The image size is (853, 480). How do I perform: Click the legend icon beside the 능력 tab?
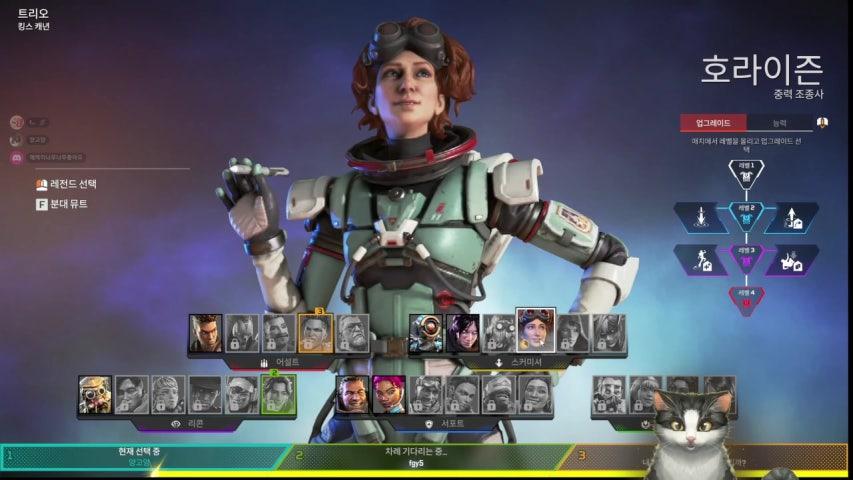pos(822,123)
